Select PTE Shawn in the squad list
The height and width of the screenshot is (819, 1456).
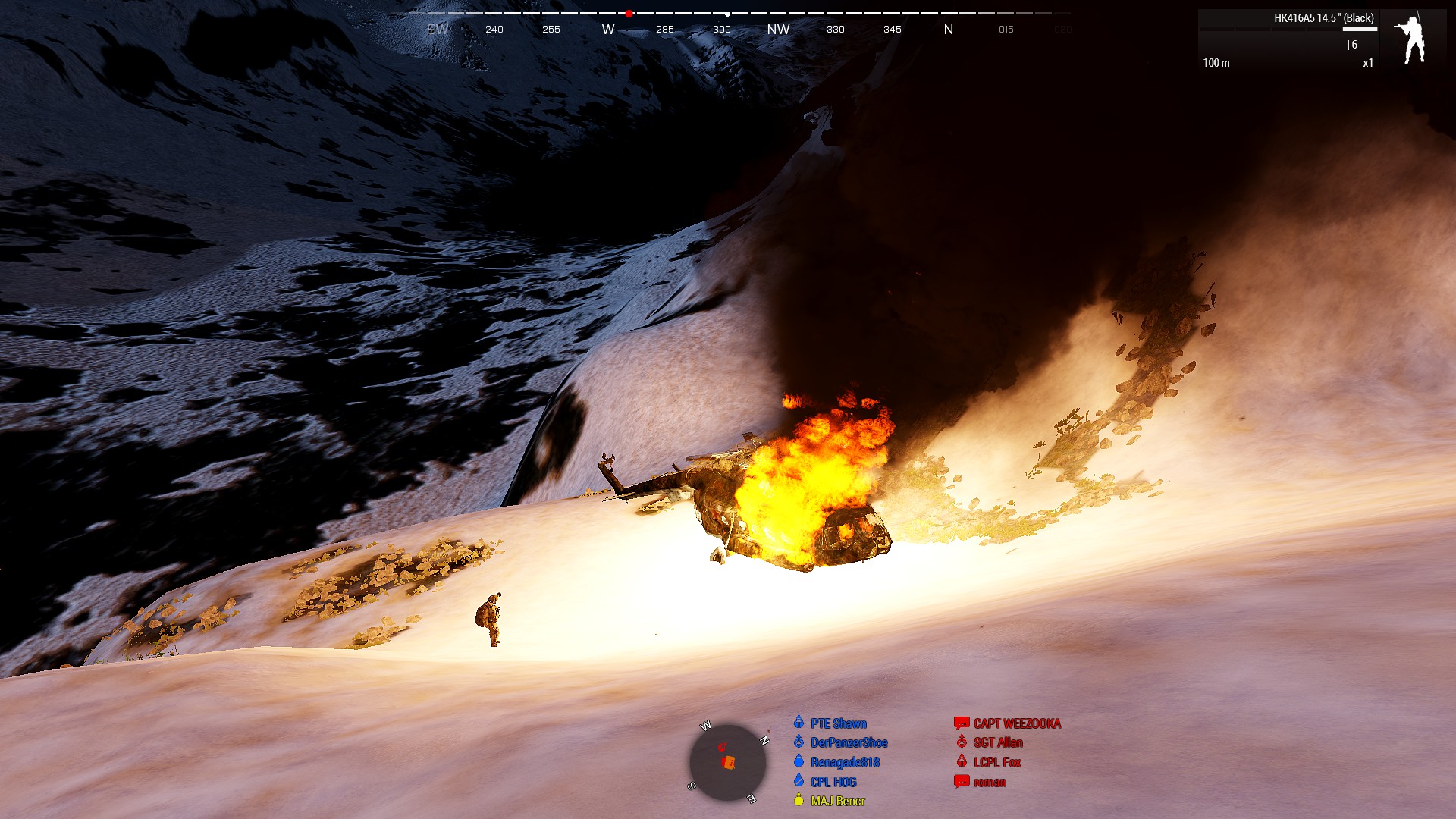coord(838,723)
